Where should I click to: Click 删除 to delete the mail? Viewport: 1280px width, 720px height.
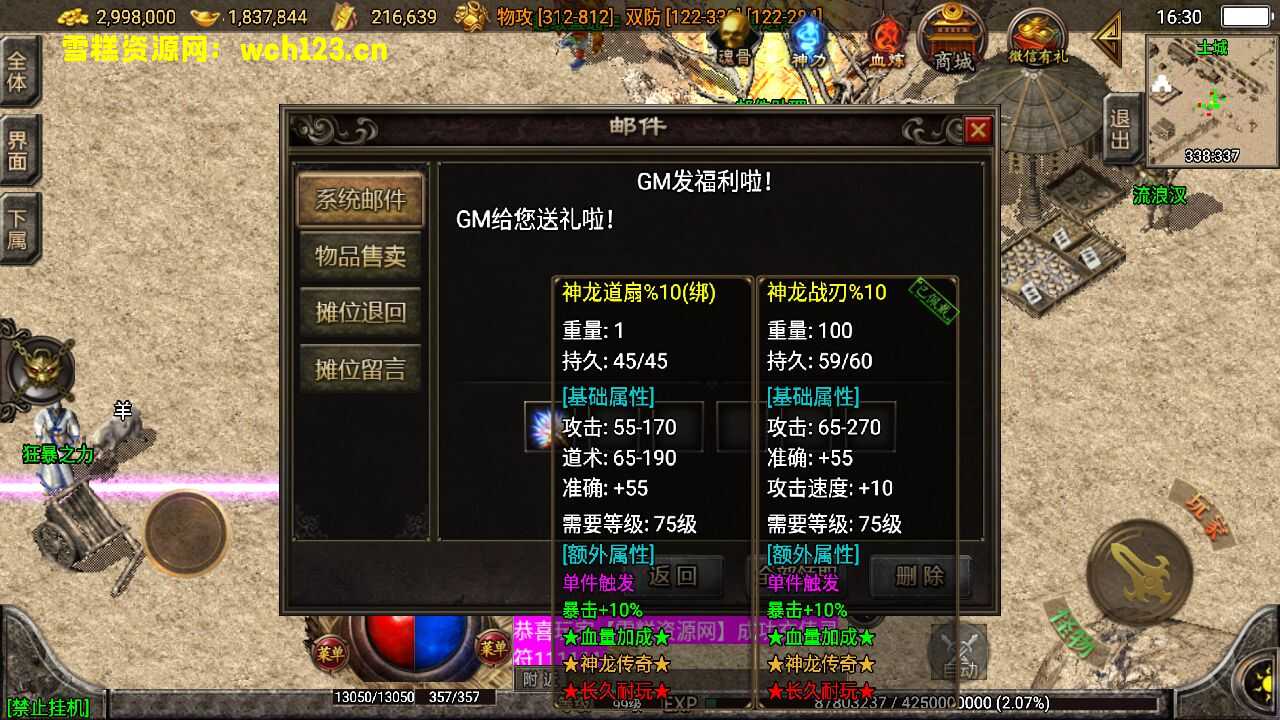[x=918, y=577]
